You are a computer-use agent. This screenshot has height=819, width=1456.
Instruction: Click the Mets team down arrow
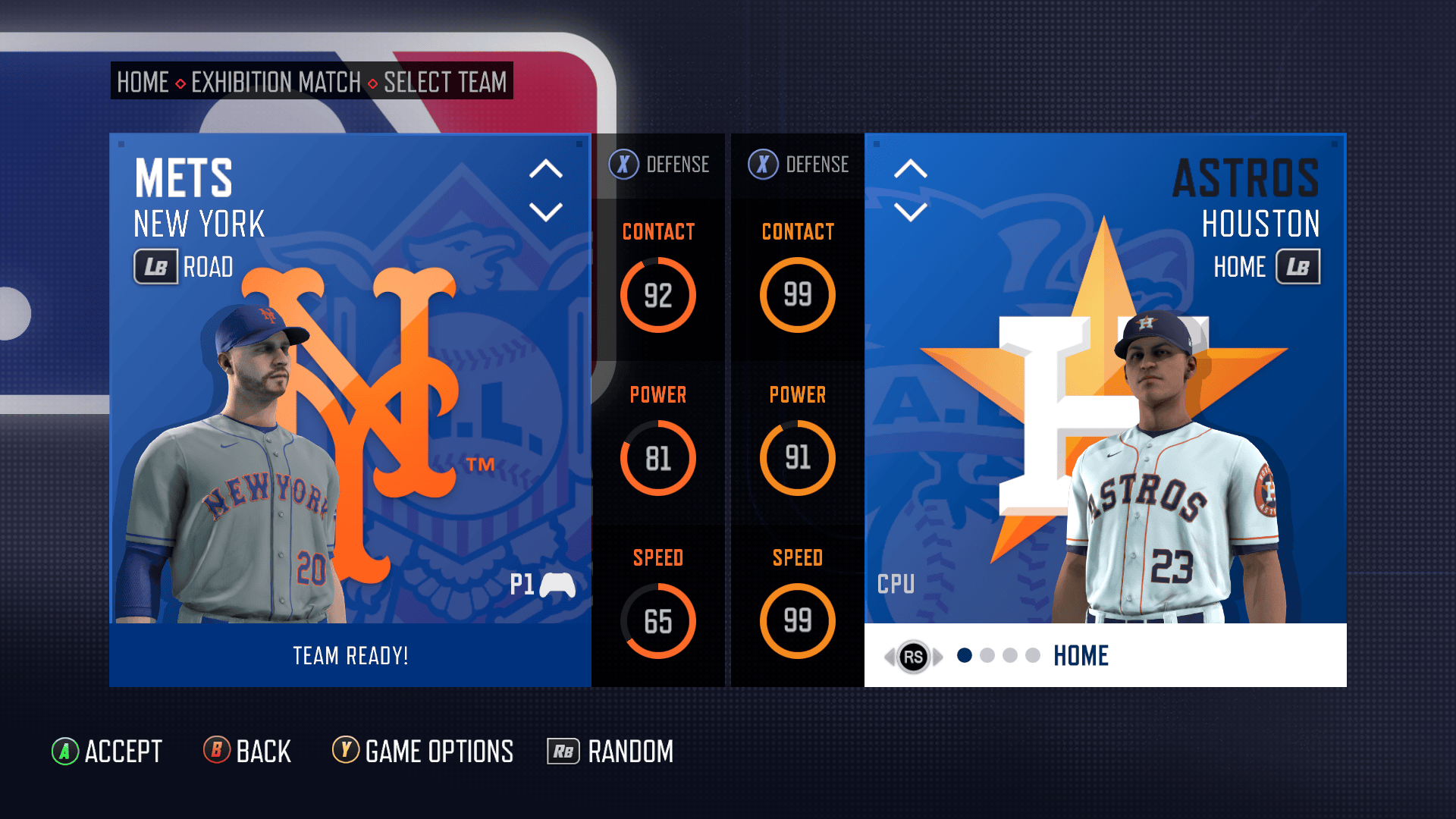545,212
